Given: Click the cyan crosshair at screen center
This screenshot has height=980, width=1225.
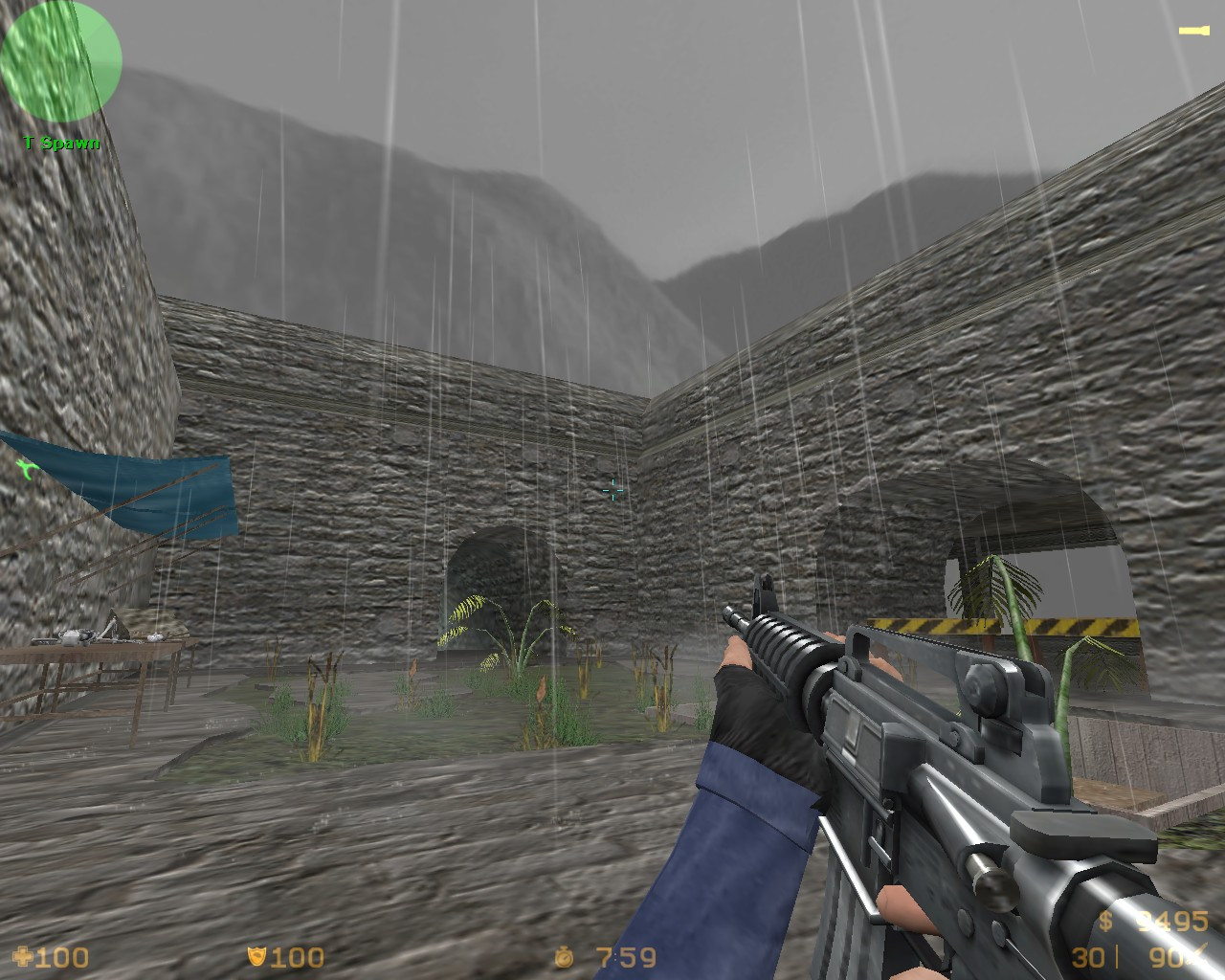Looking at the screenshot, I should coord(611,491).
